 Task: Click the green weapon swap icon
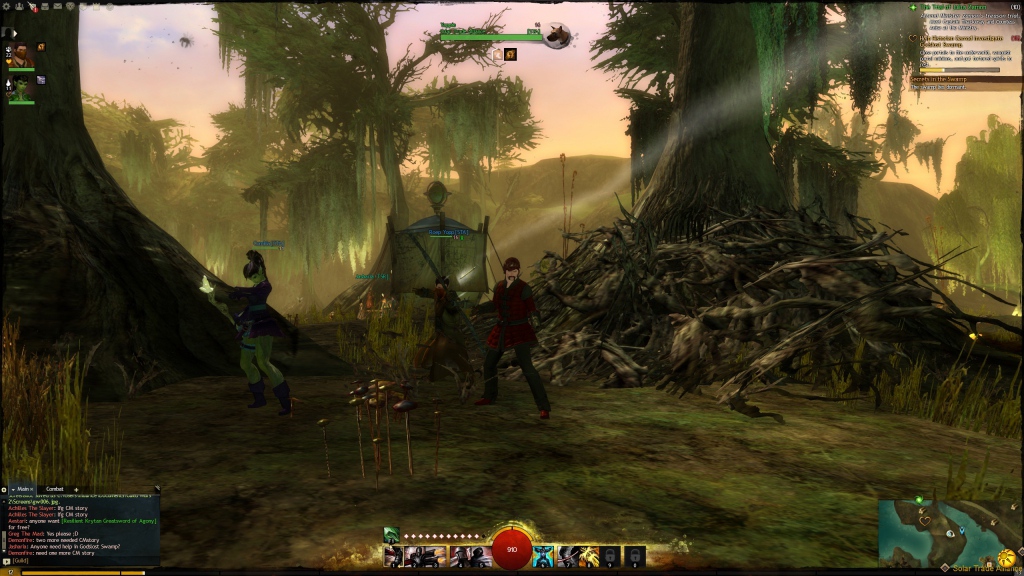(x=391, y=535)
